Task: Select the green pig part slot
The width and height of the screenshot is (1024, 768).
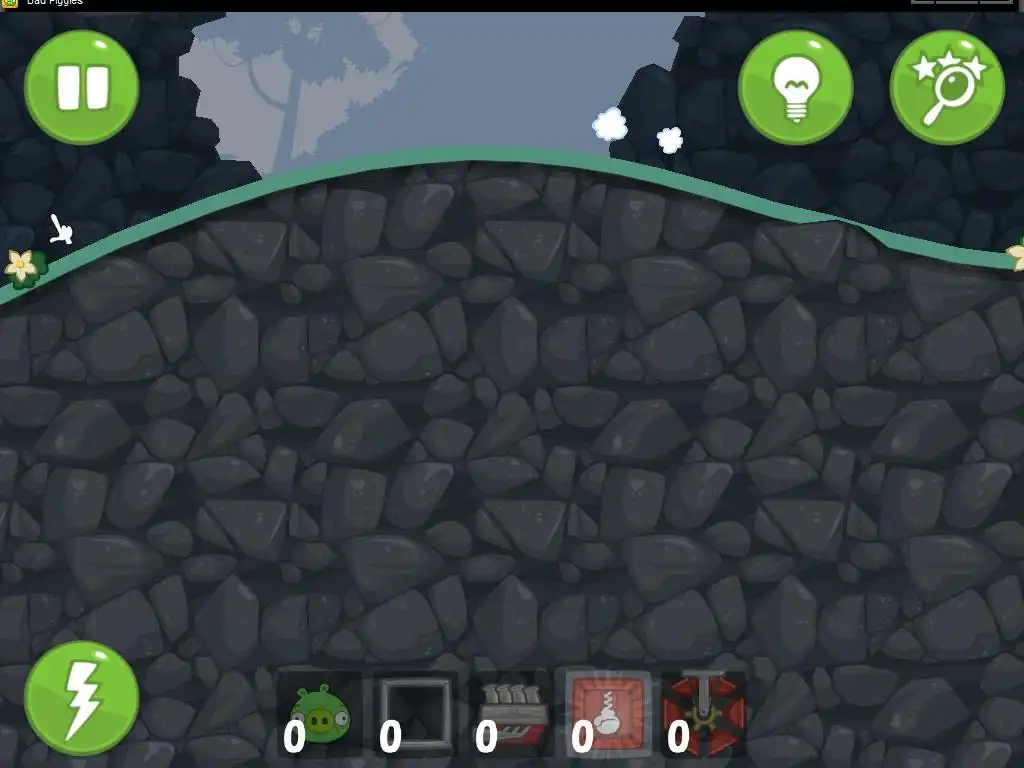Action: point(319,713)
